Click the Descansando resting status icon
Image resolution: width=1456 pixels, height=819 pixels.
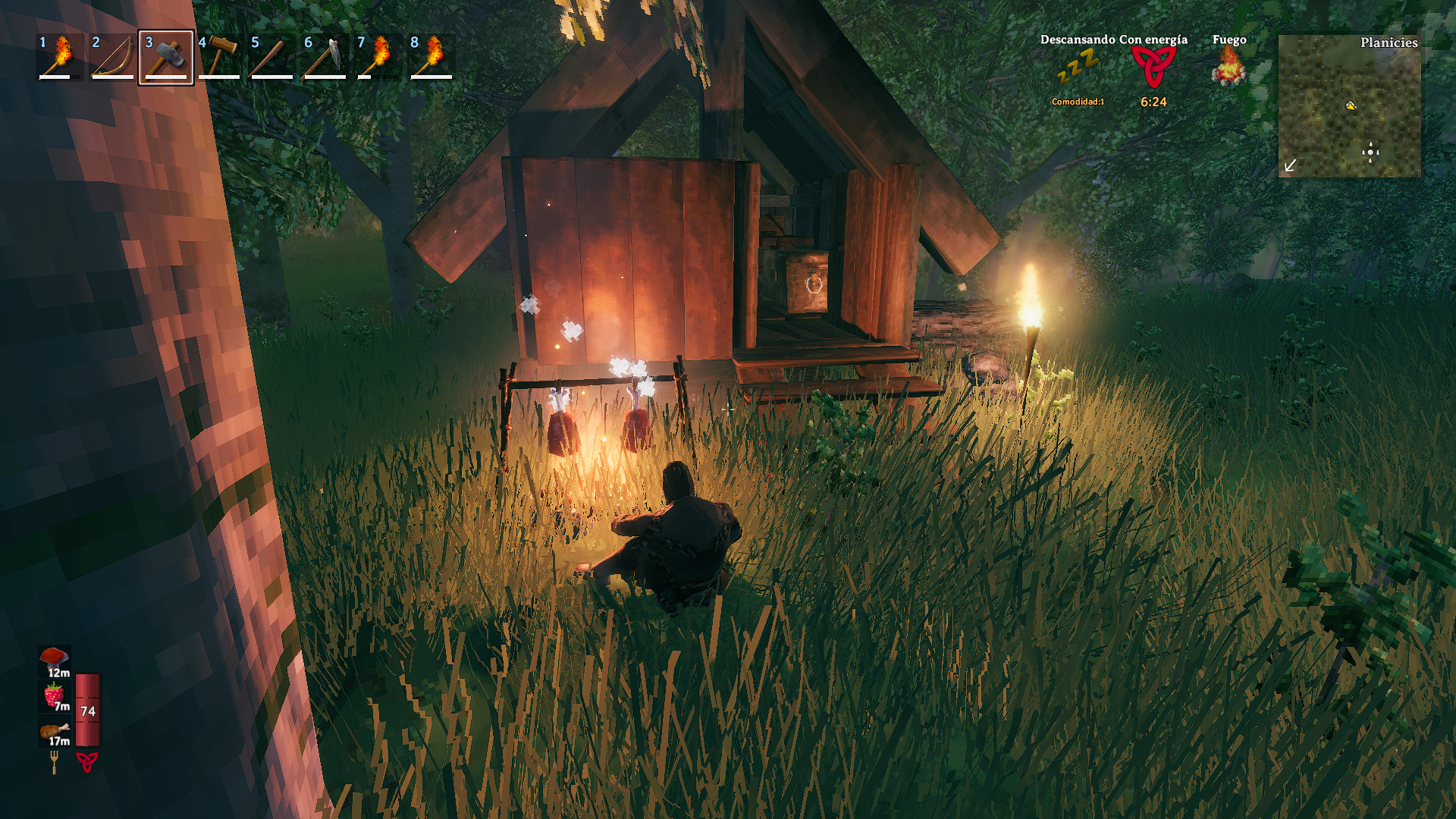(x=1078, y=68)
